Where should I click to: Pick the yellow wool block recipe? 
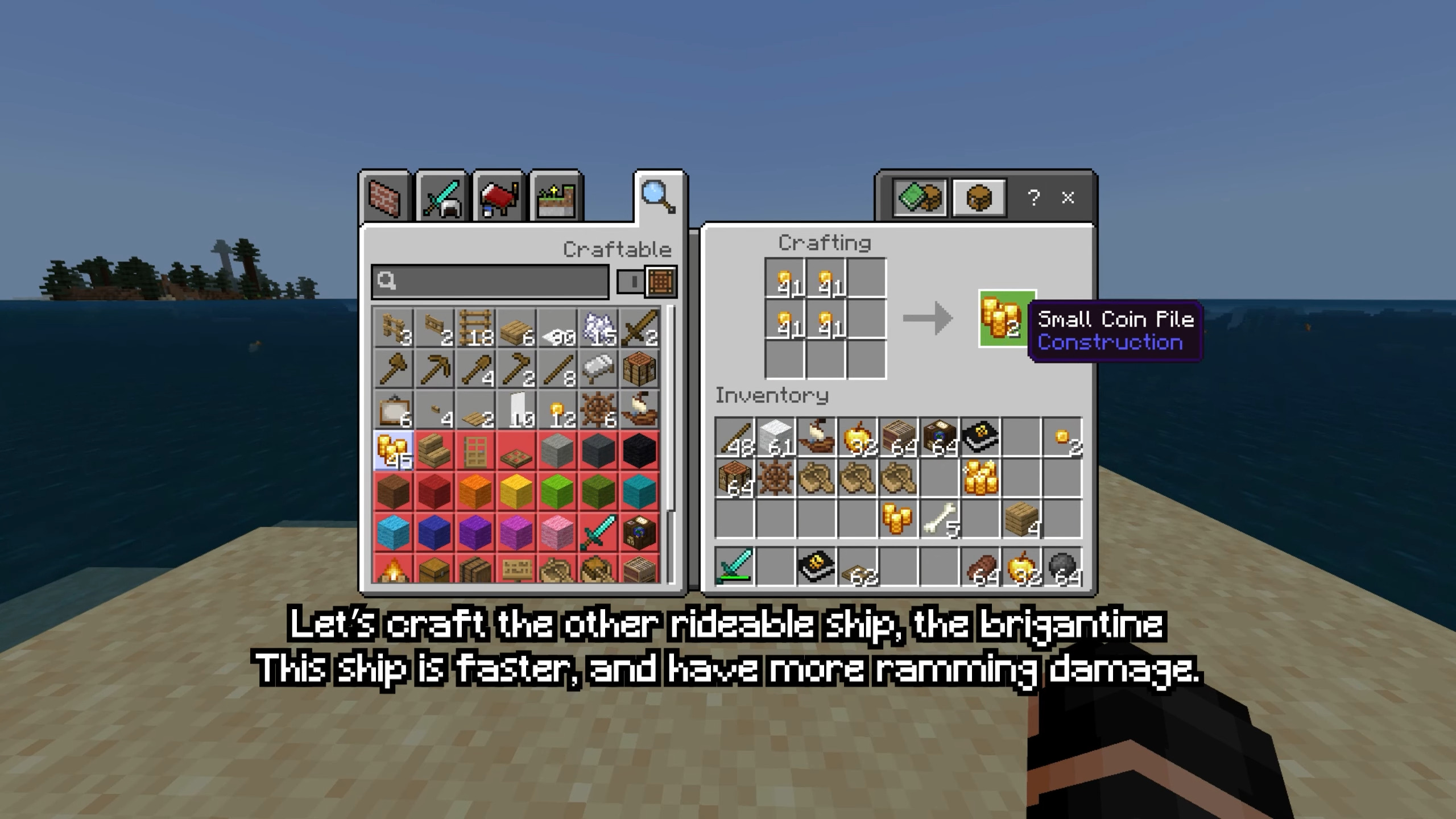click(x=516, y=491)
